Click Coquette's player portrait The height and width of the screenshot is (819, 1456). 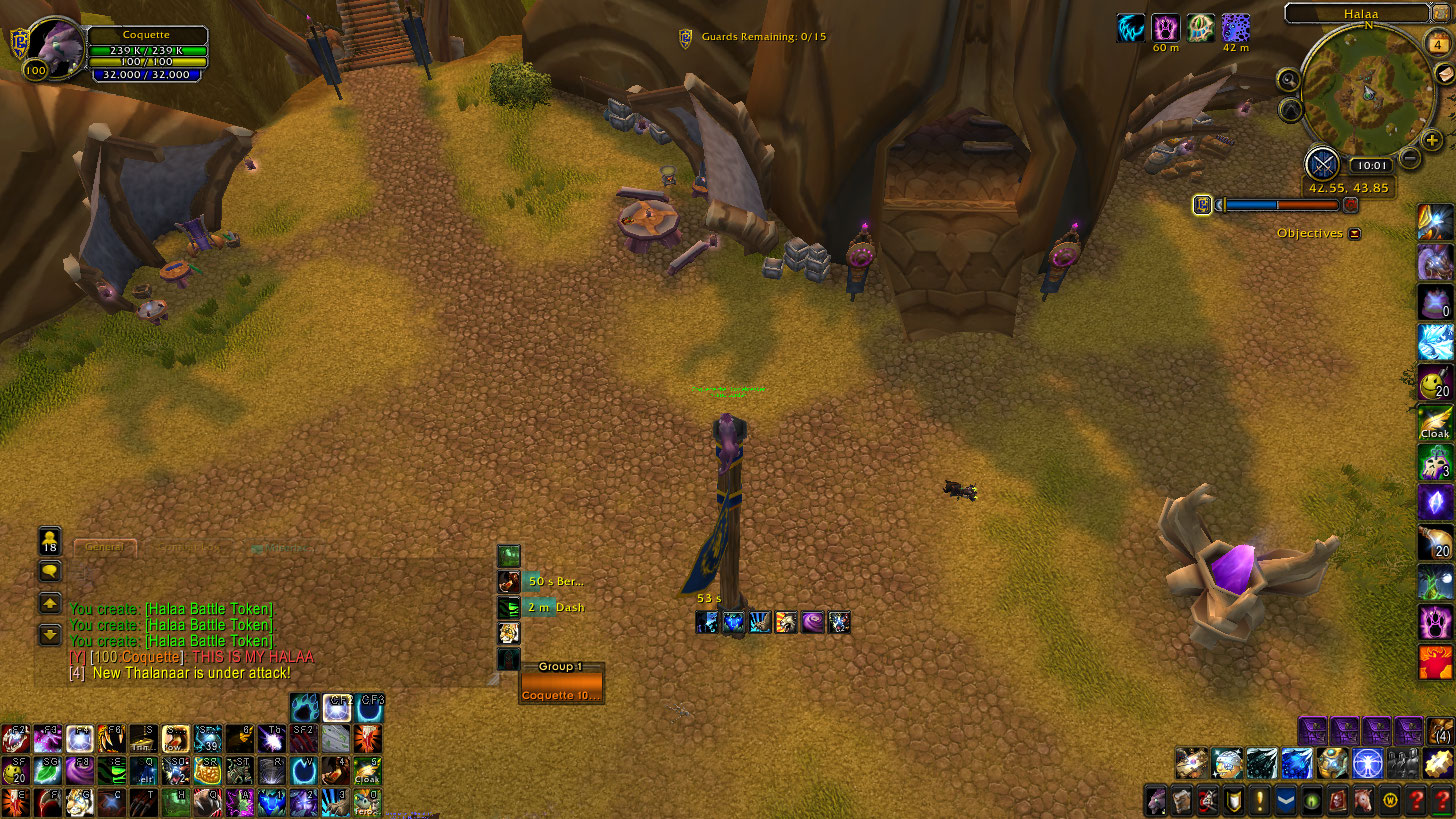[x=57, y=45]
